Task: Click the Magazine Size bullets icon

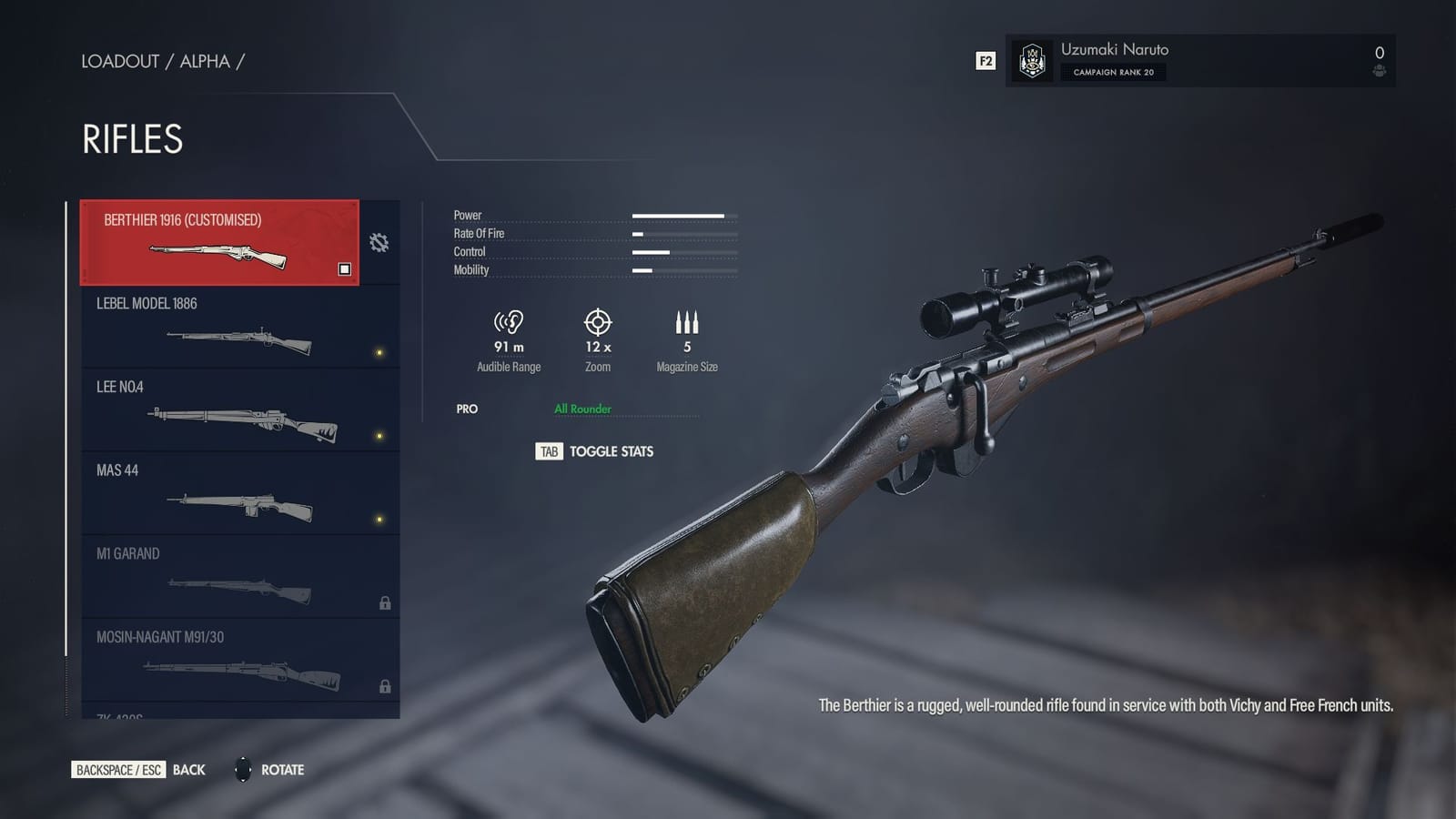Action: pos(687,321)
